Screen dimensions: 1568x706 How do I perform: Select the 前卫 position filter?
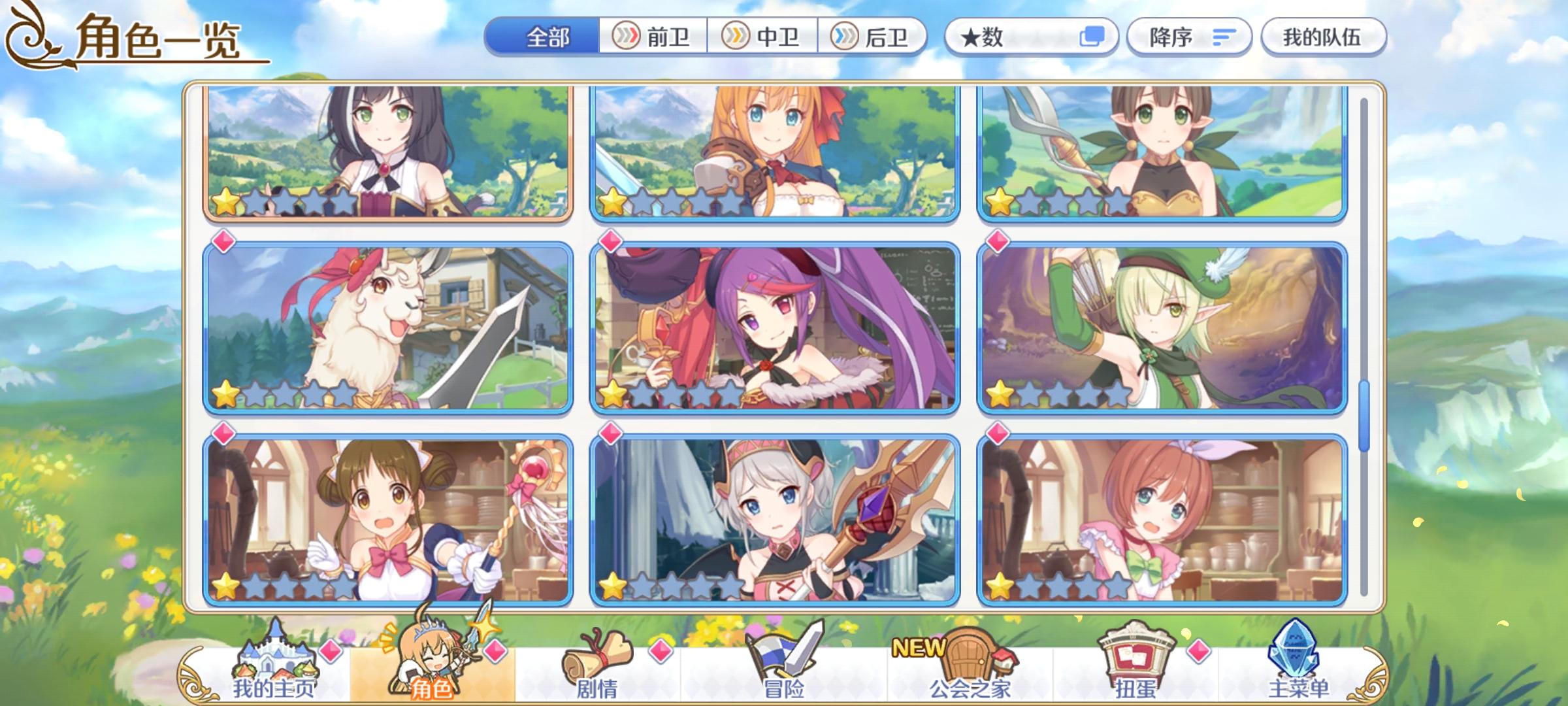[653, 37]
